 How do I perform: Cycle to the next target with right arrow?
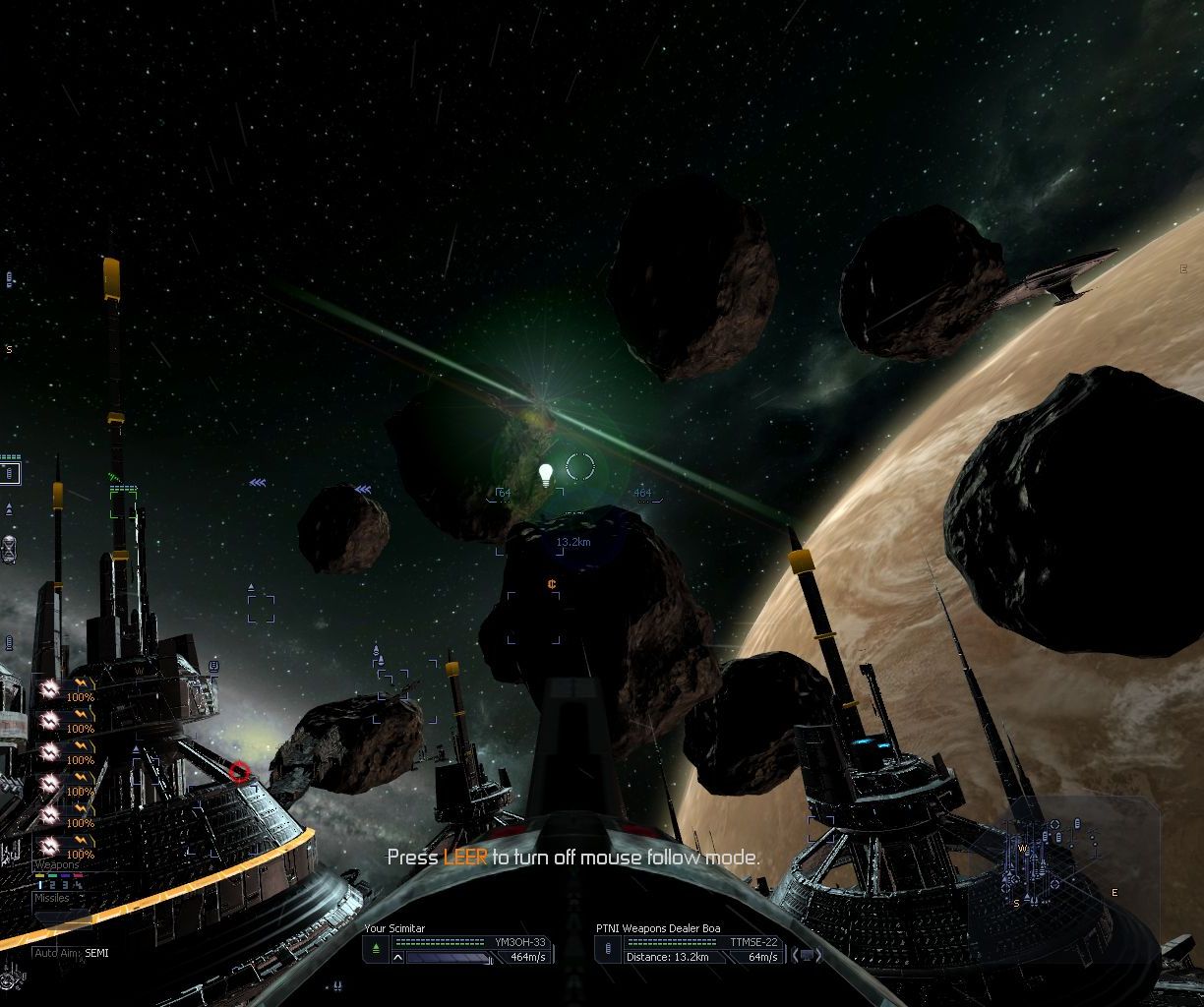819,955
